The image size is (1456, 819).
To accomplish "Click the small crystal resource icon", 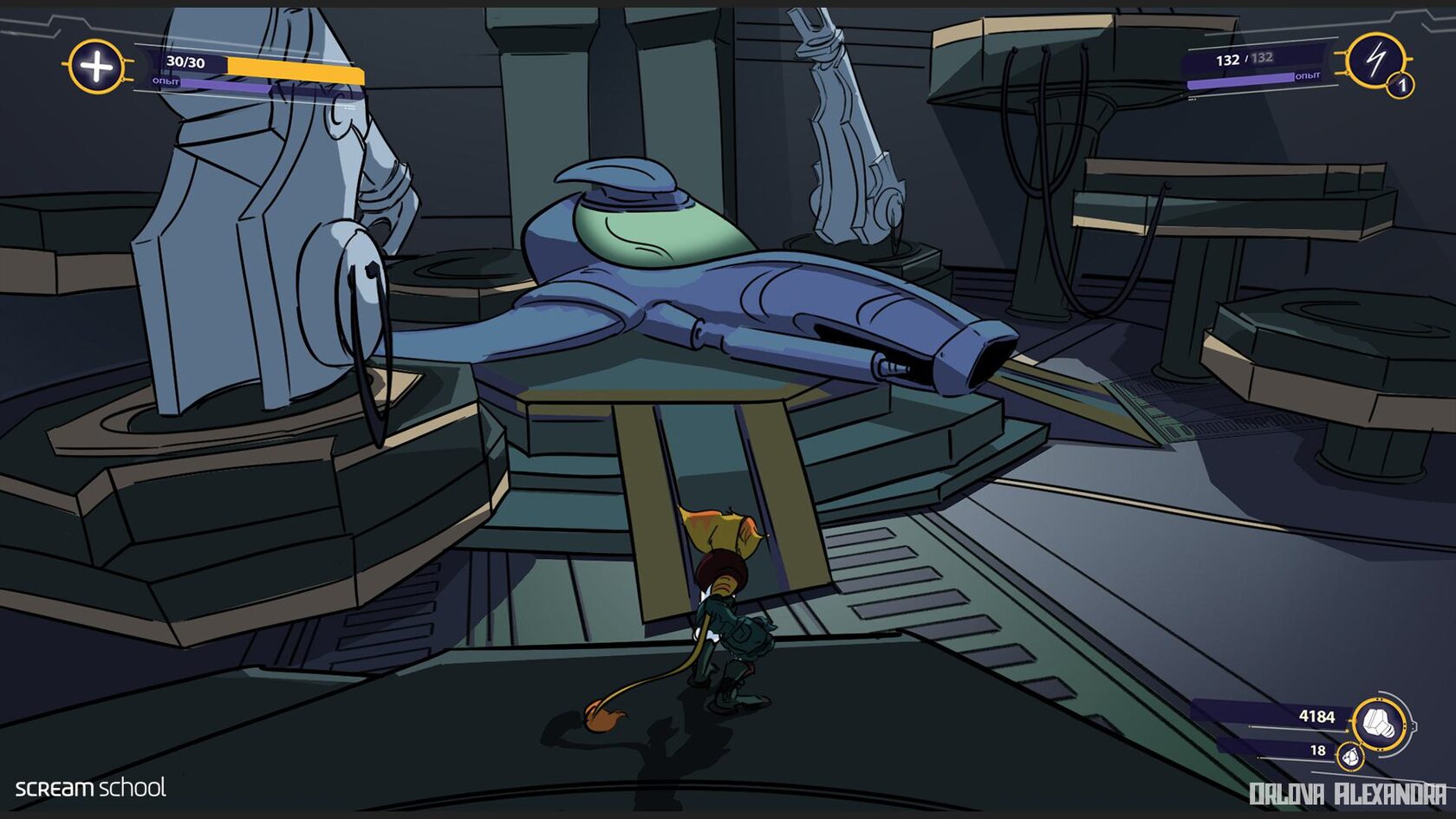I will [1349, 757].
